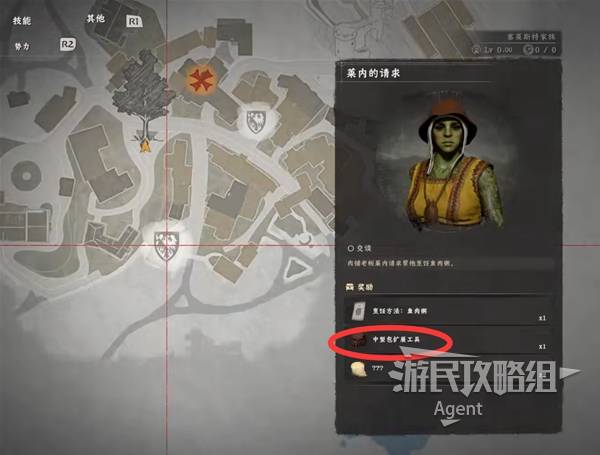Open the 其他 tab

tap(96, 19)
